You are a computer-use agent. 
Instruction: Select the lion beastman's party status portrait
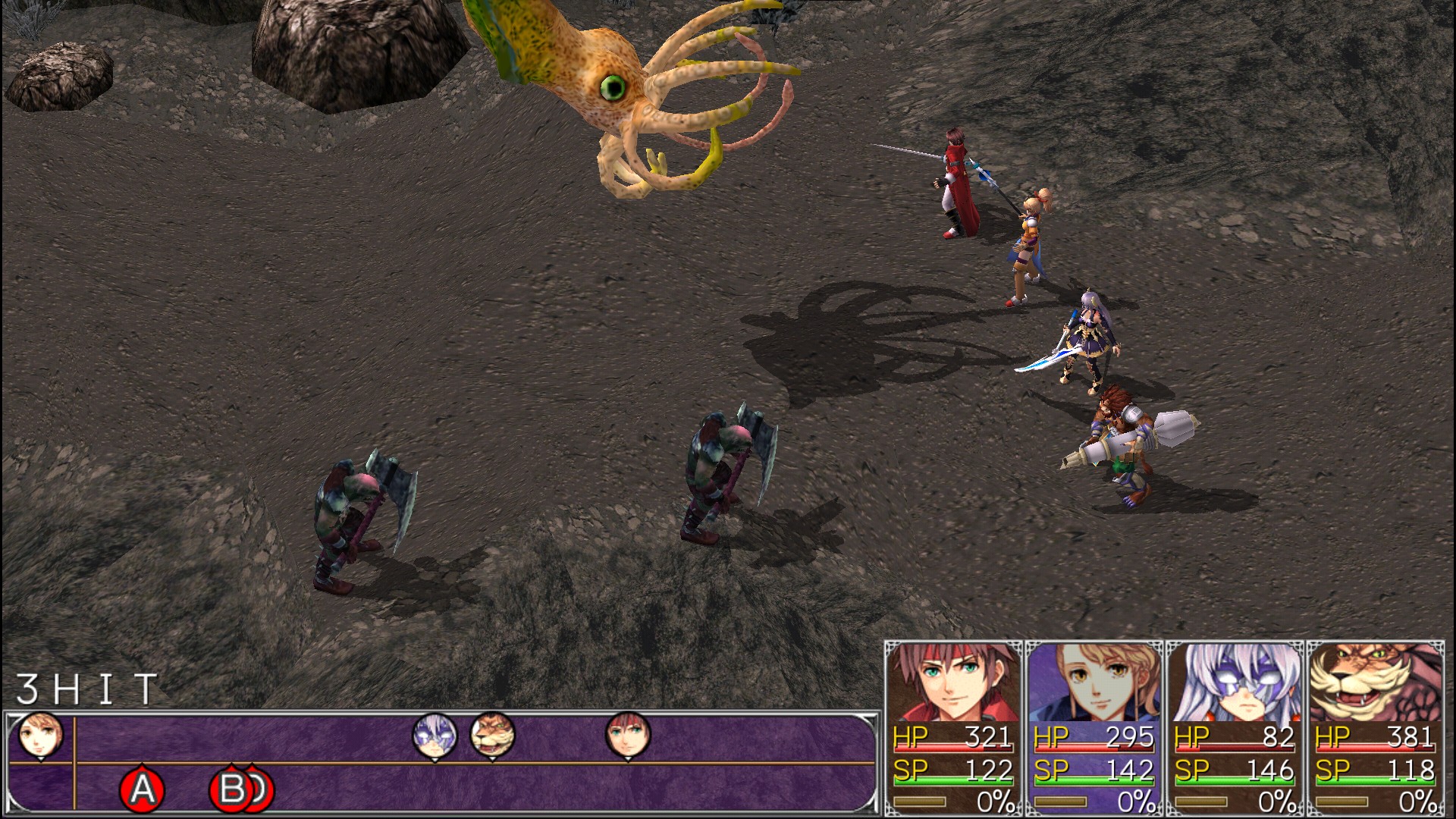tap(1375, 682)
